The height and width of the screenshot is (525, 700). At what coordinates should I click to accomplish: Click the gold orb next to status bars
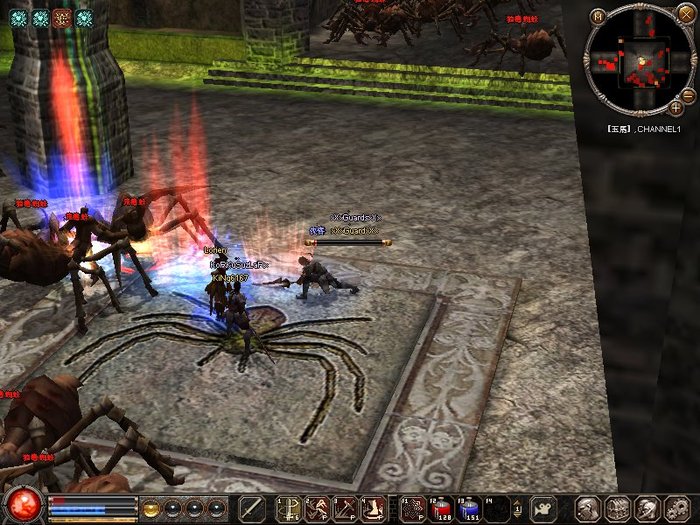tap(151, 508)
